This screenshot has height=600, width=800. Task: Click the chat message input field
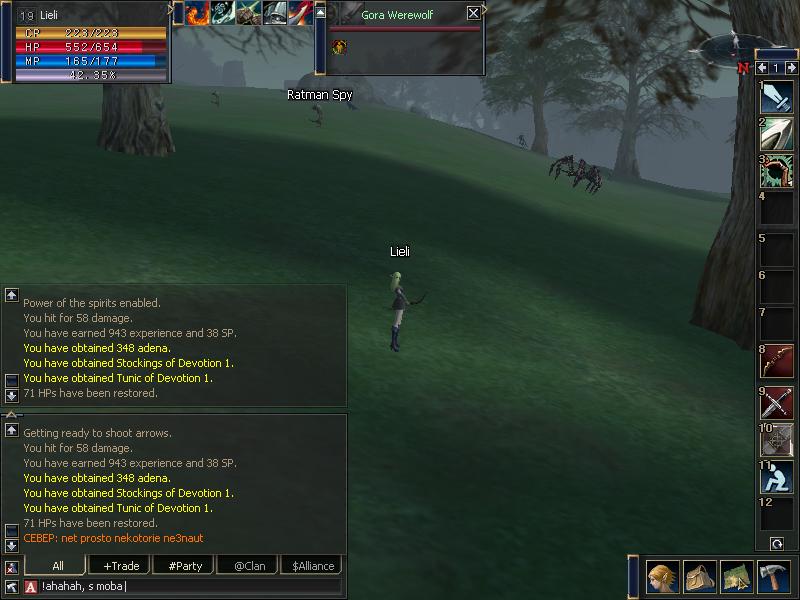pos(190,586)
